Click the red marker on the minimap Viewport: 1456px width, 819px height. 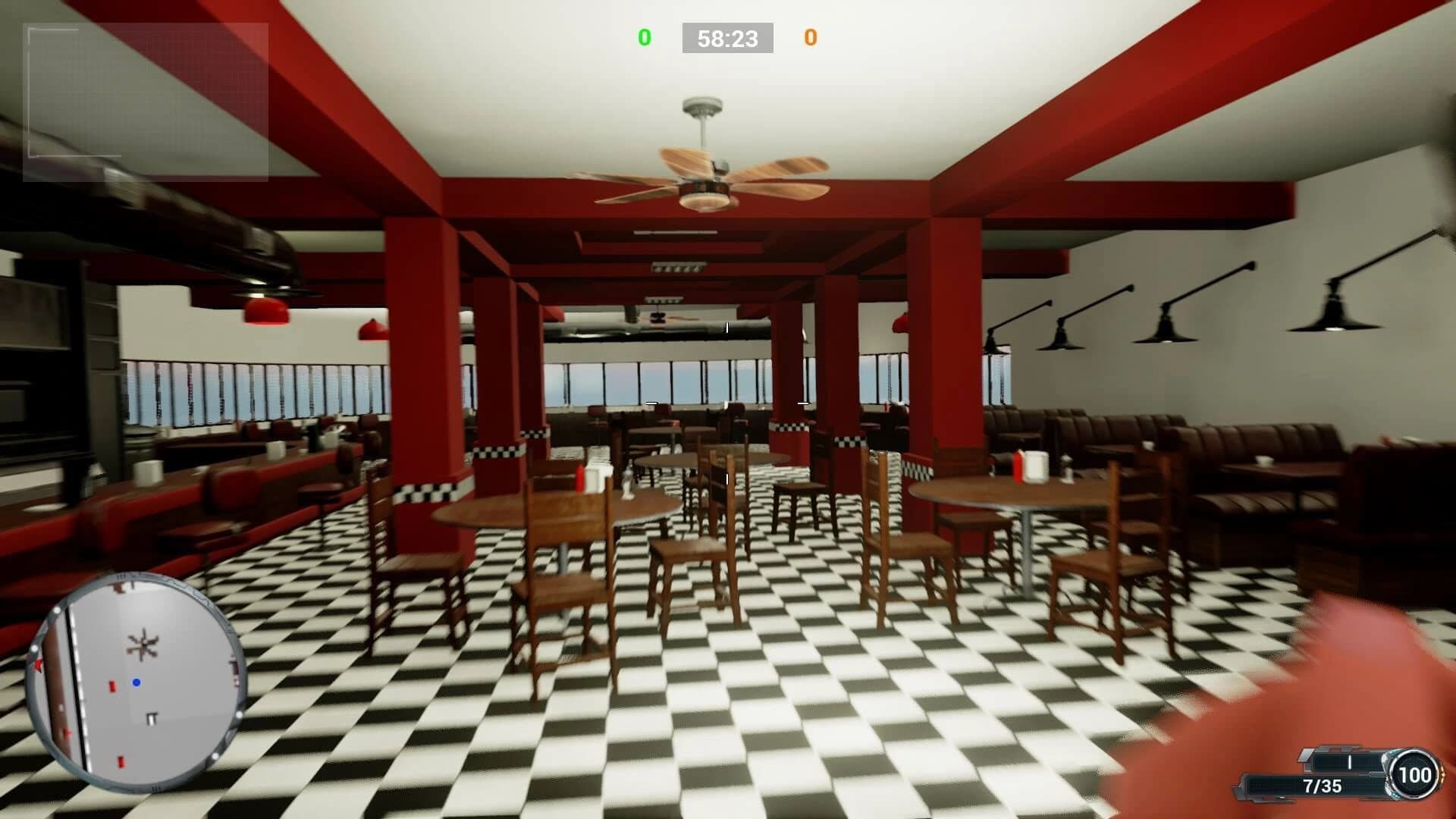click(112, 687)
